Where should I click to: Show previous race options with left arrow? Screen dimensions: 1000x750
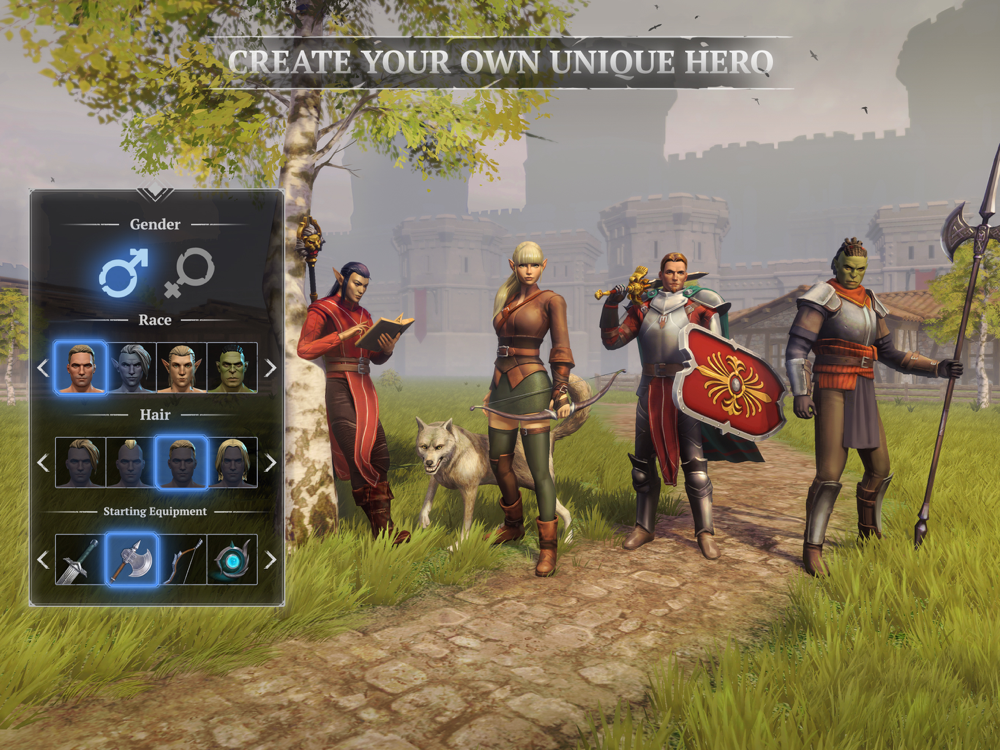pyautogui.click(x=42, y=368)
